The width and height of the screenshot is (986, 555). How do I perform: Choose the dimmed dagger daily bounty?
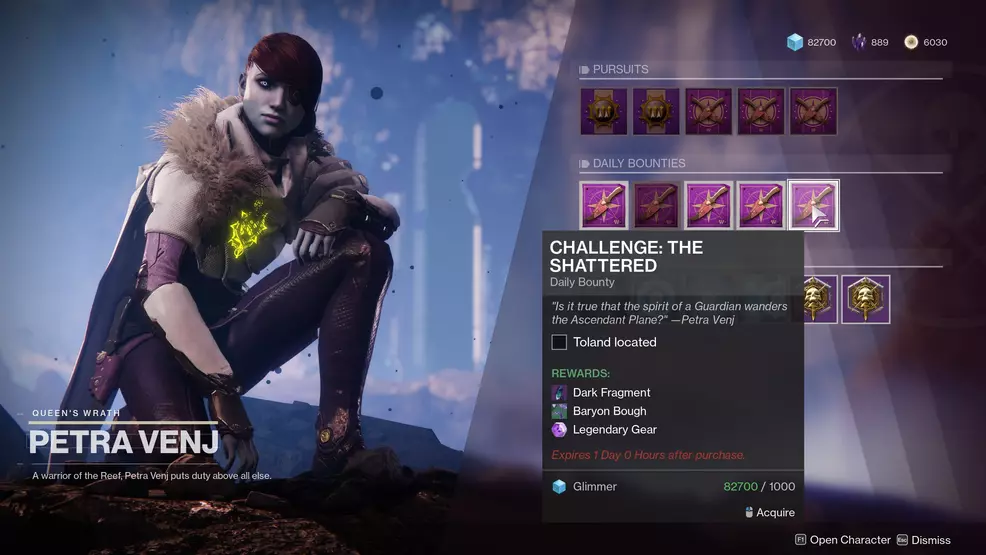coord(656,205)
